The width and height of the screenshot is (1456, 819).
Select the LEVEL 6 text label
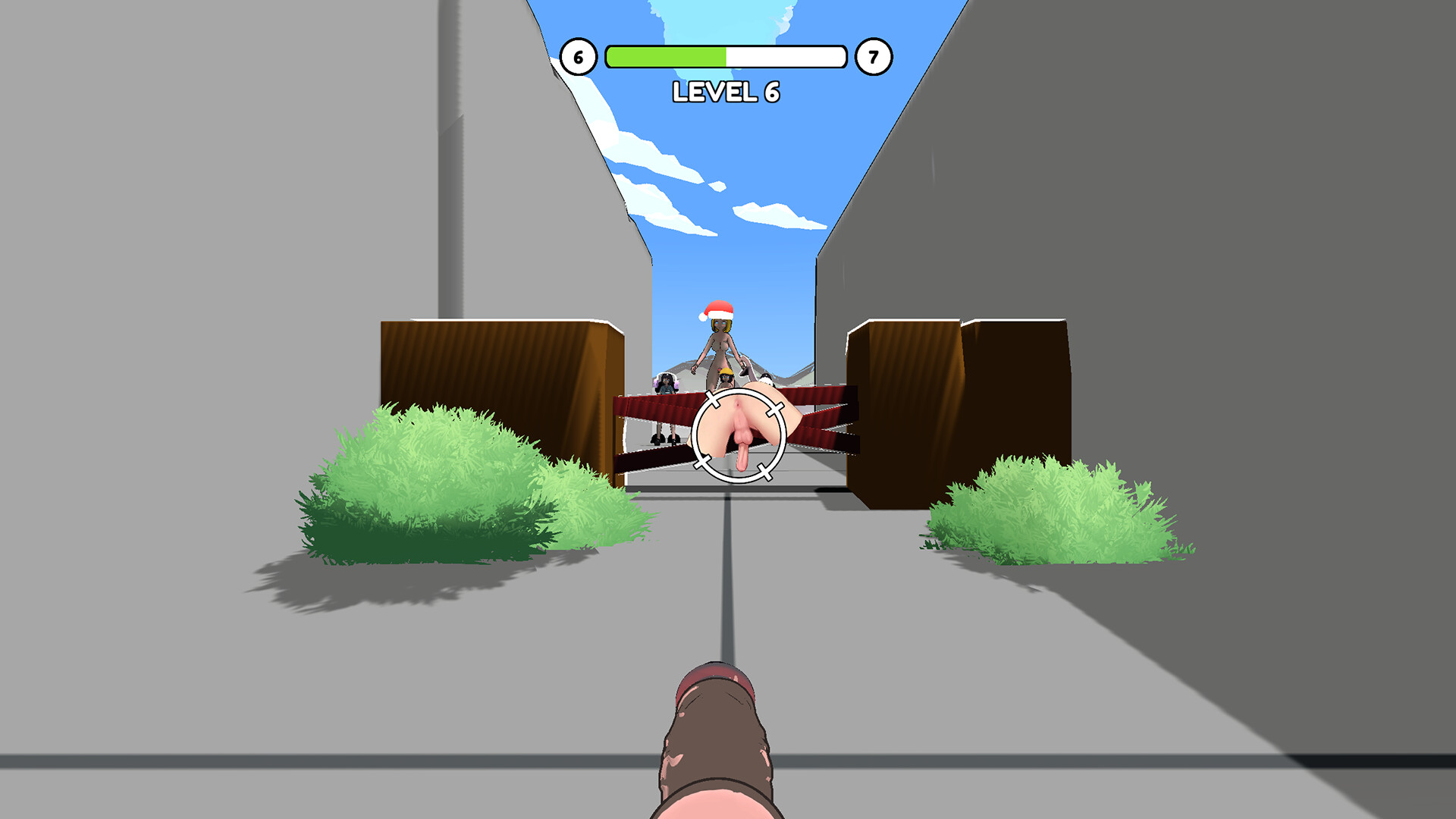coord(726,91)
